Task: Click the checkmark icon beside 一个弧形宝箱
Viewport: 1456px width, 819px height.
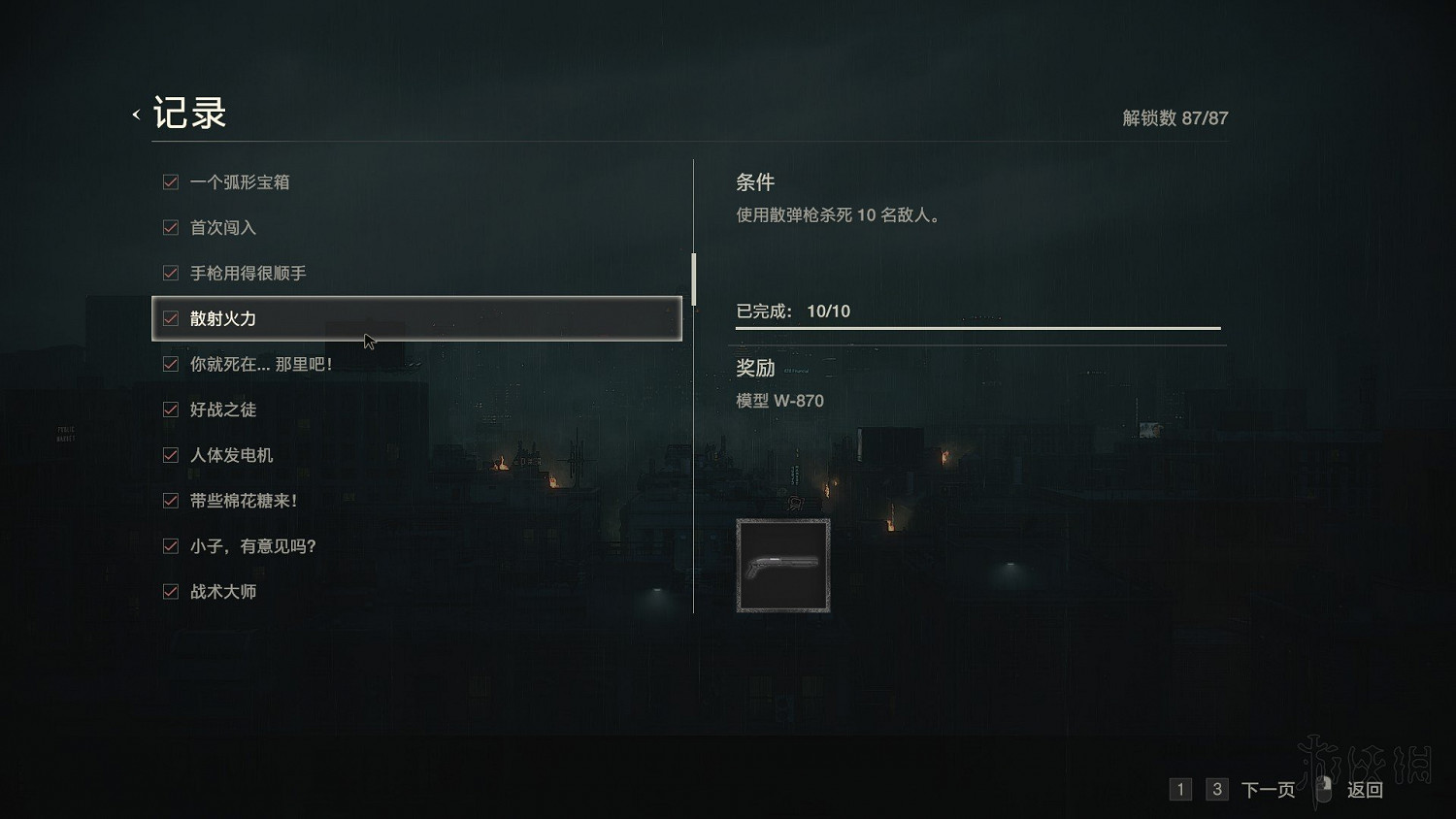Action: [x=170, y=181]
